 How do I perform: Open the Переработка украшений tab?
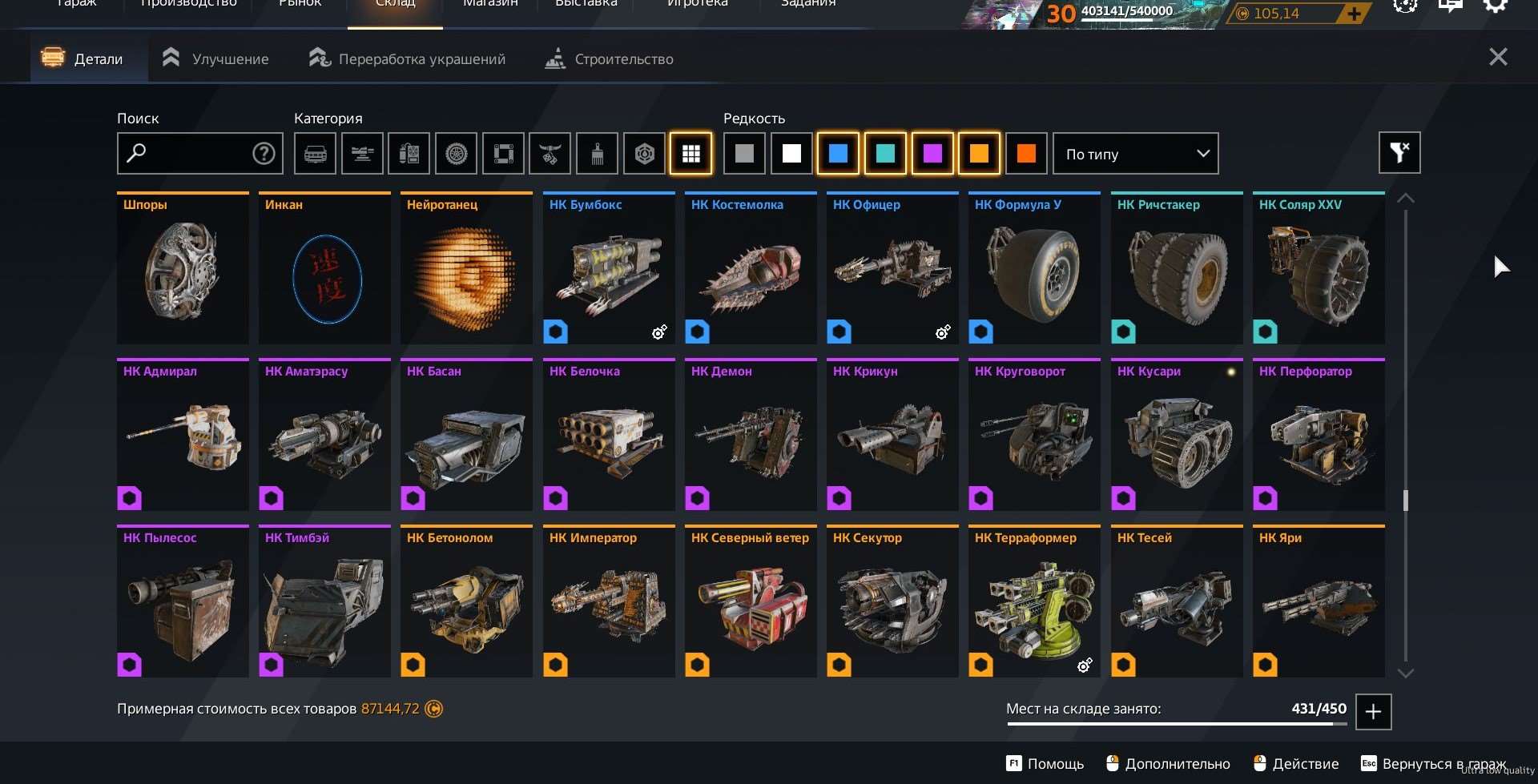pyautogui.click(x=407, y=58)
